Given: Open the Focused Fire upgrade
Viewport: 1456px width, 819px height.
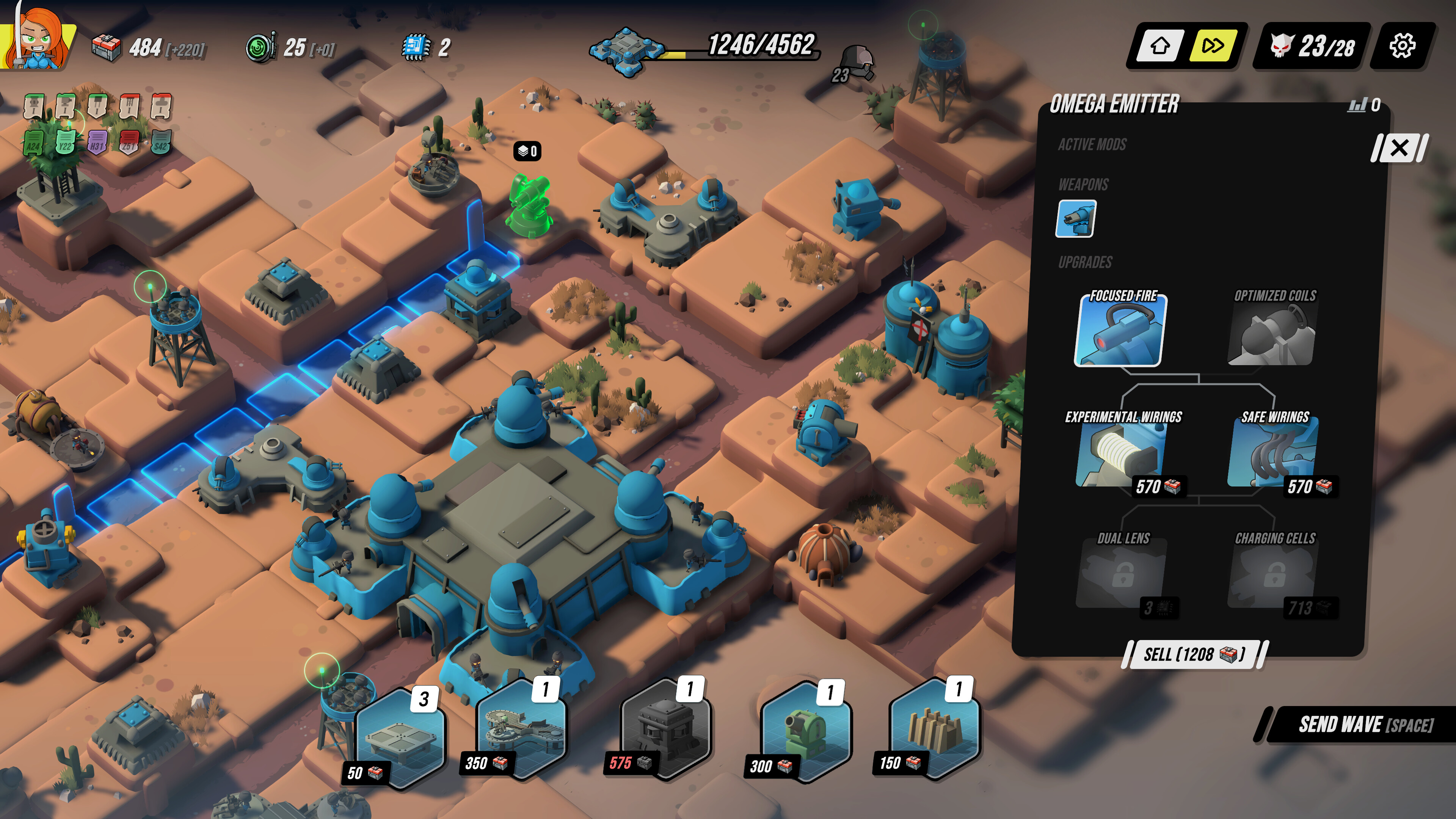Looking at the screenshot, I should coord(1121,333).
